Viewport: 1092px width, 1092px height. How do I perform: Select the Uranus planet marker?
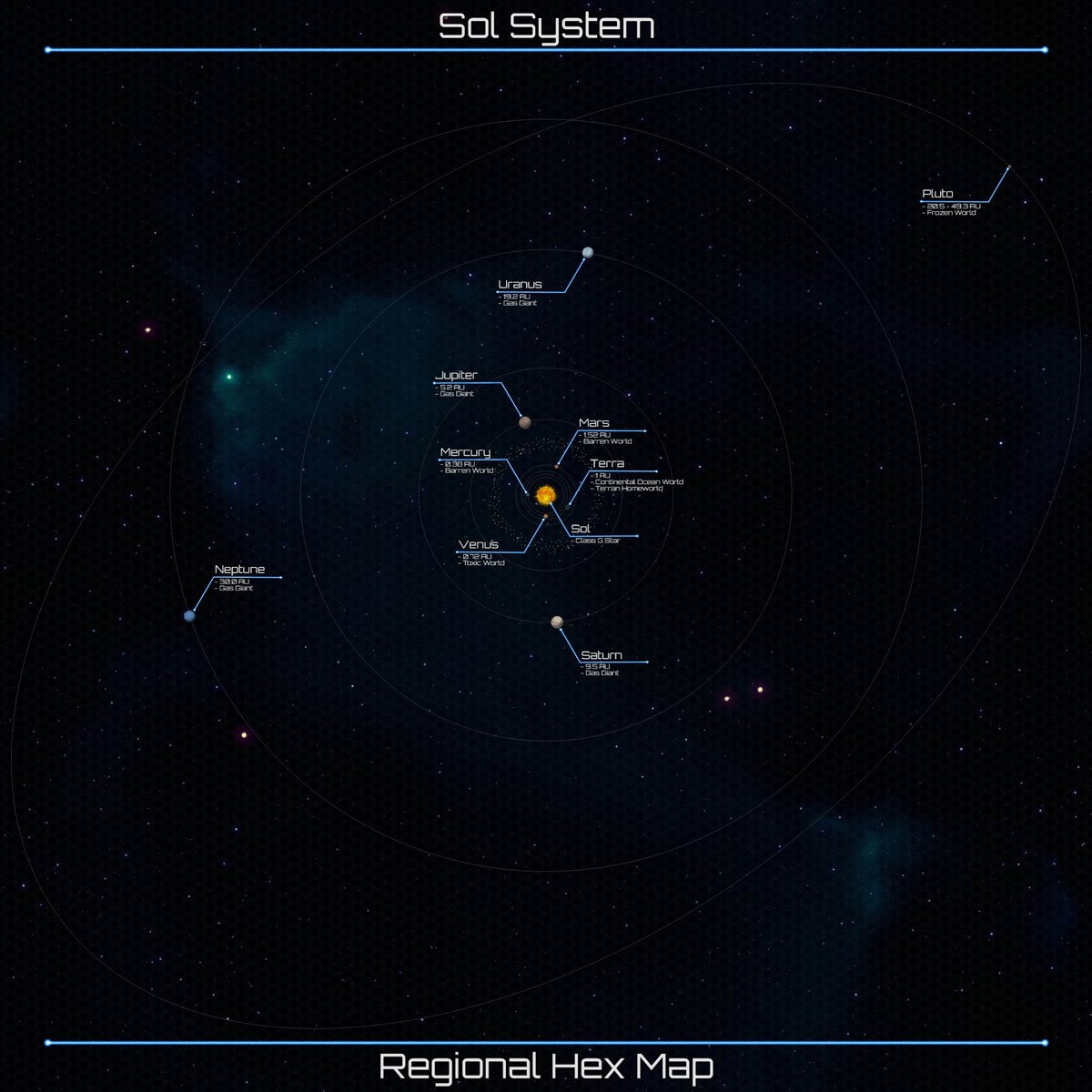(588, 253)
